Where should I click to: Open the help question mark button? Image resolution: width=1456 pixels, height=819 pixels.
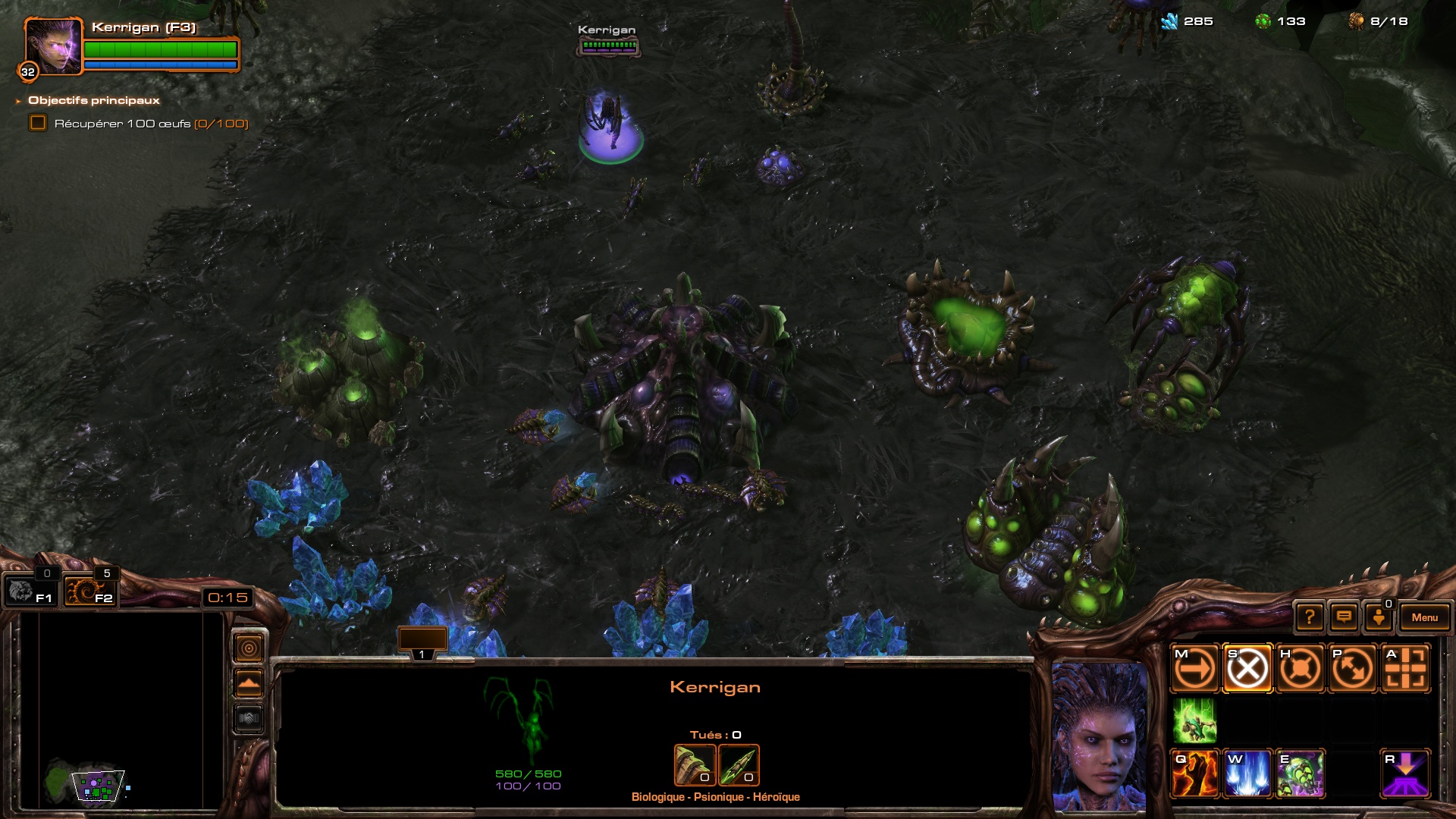click(x=1310, y=617)
